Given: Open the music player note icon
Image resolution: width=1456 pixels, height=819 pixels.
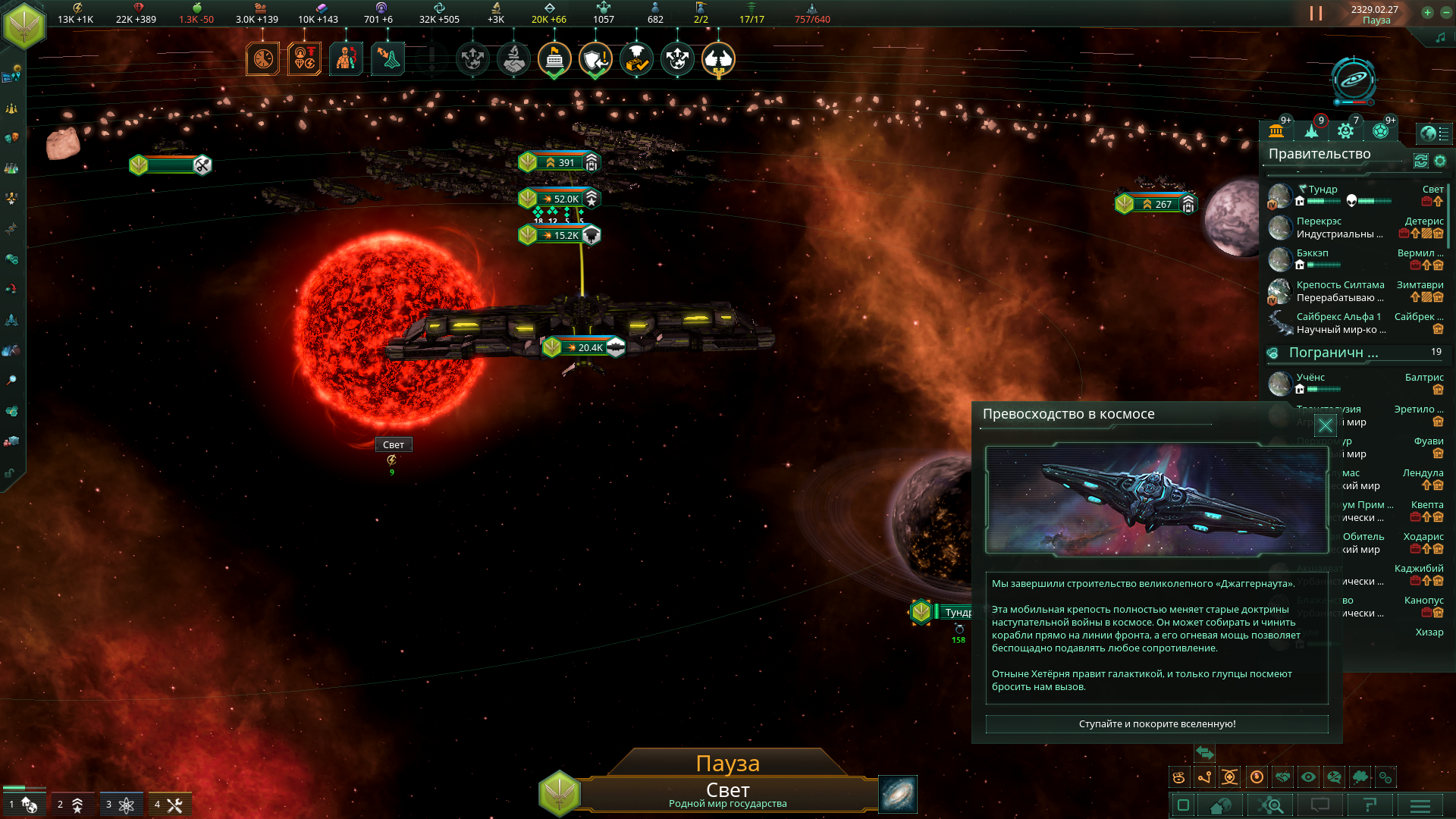Looking at the screenshot, I should [1440, 37].
